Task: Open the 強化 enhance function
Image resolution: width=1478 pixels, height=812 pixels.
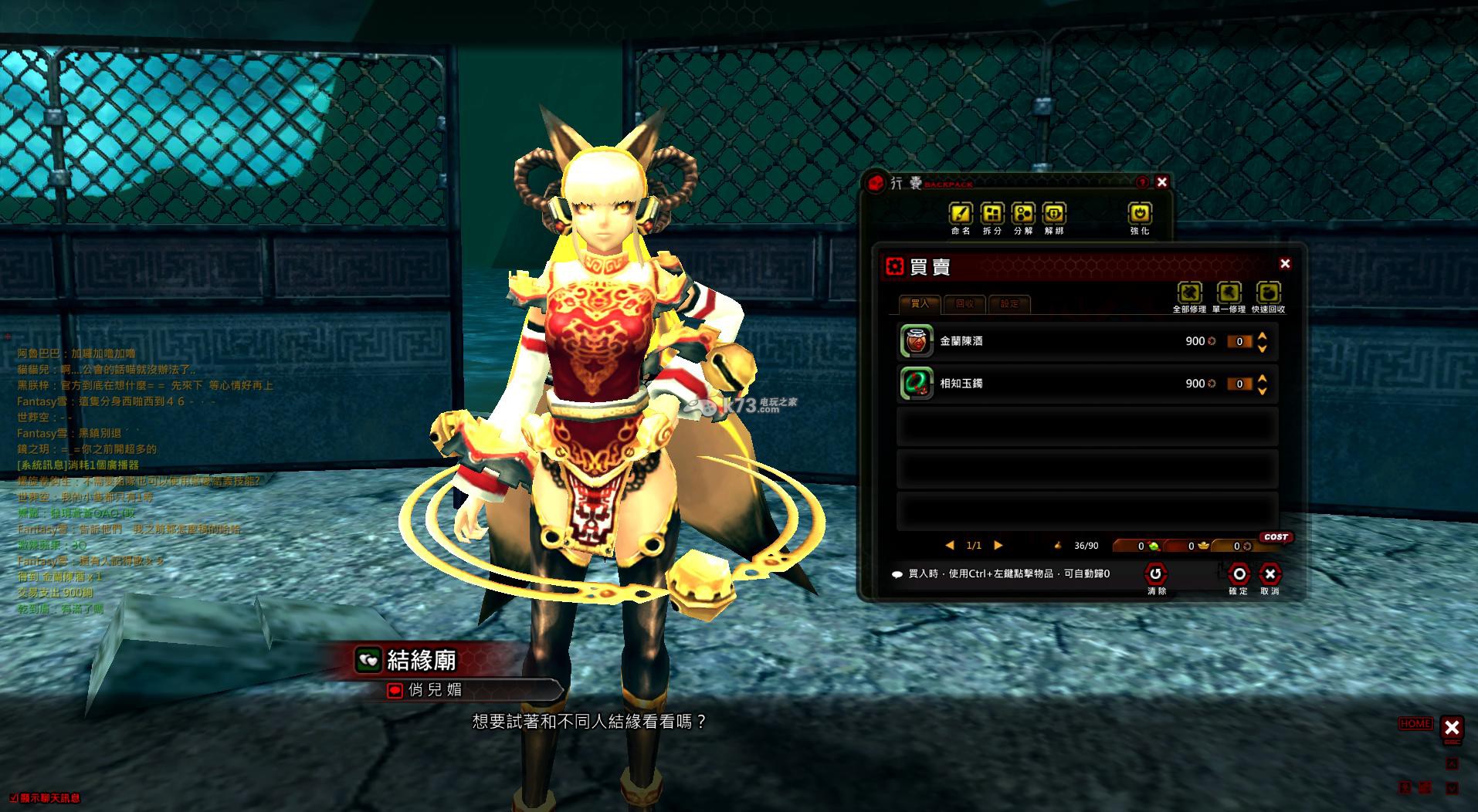Action: tap(1140, 213)
